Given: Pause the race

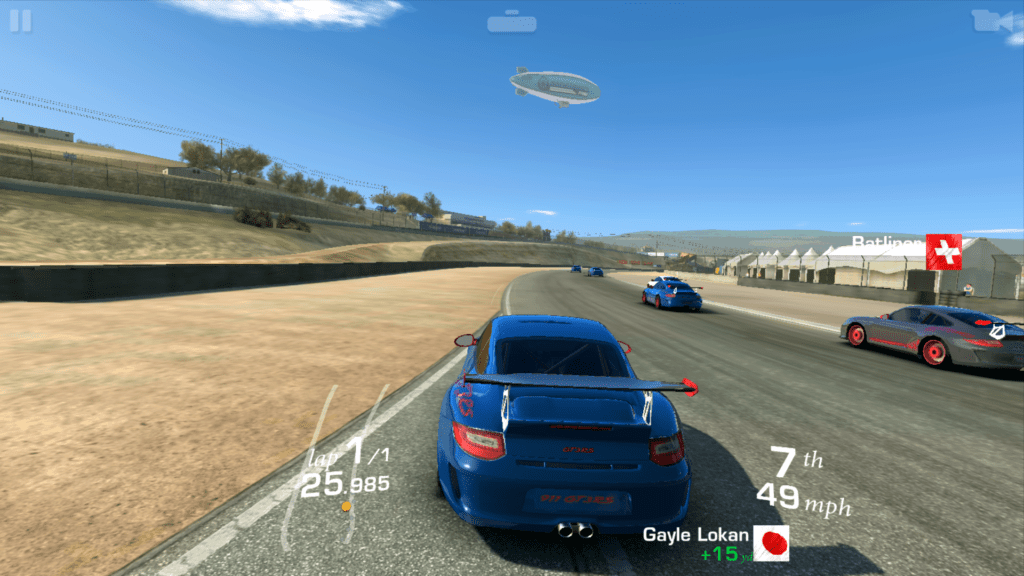Looking at the screenshot, I should coord(20,21).
